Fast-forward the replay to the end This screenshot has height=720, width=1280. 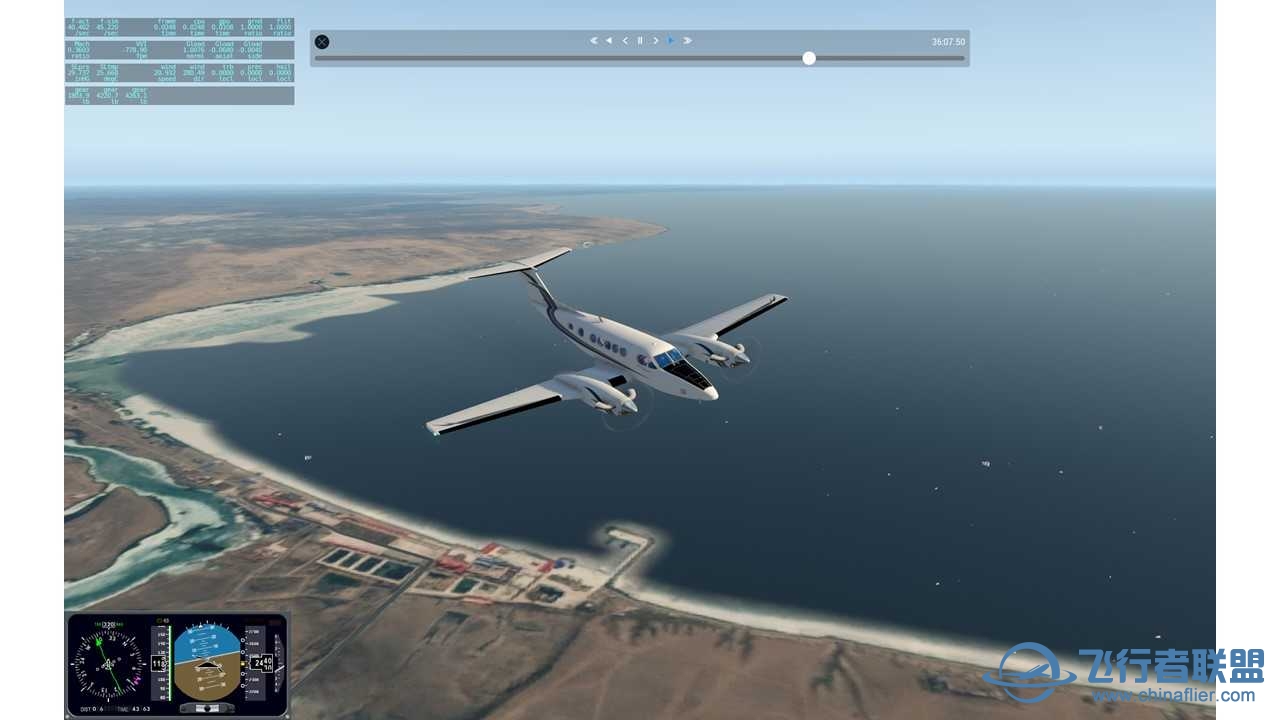coord(687,41)
